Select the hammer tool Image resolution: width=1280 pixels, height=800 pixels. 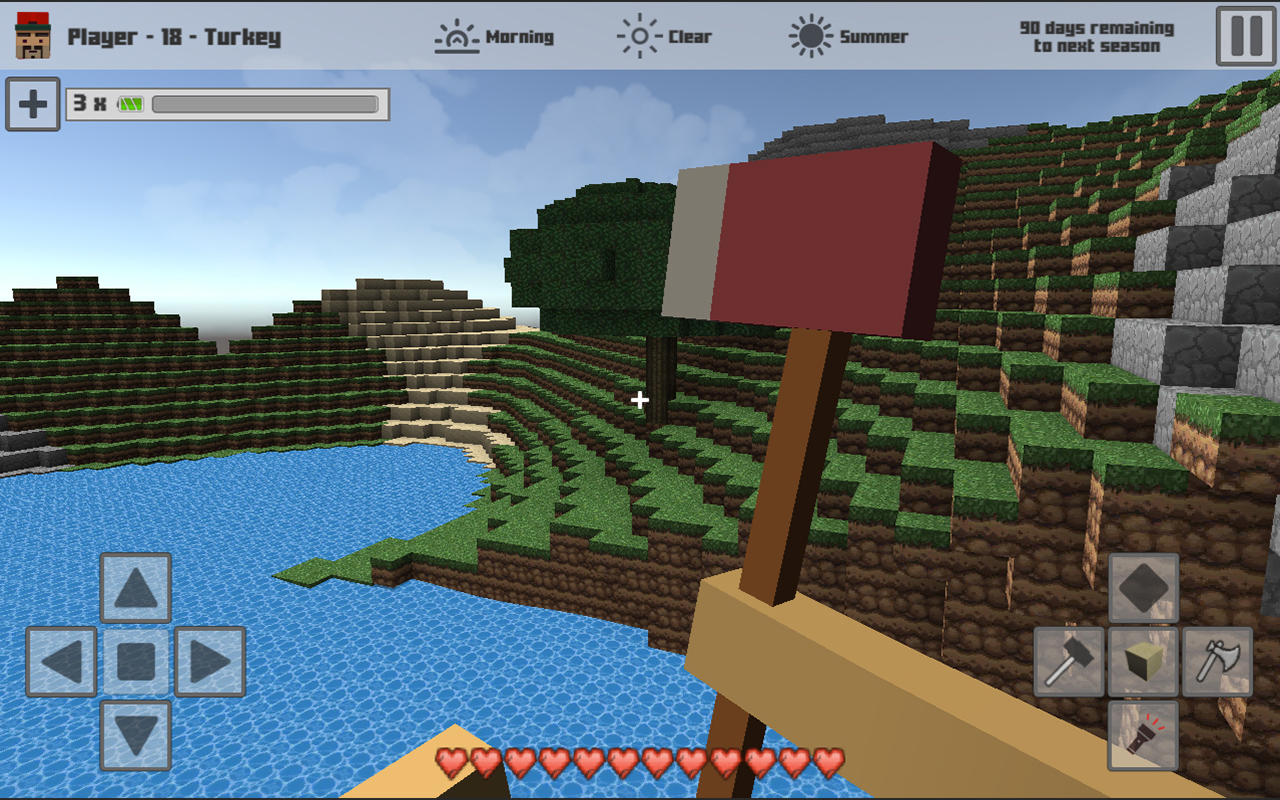[x=1067, y=662]
